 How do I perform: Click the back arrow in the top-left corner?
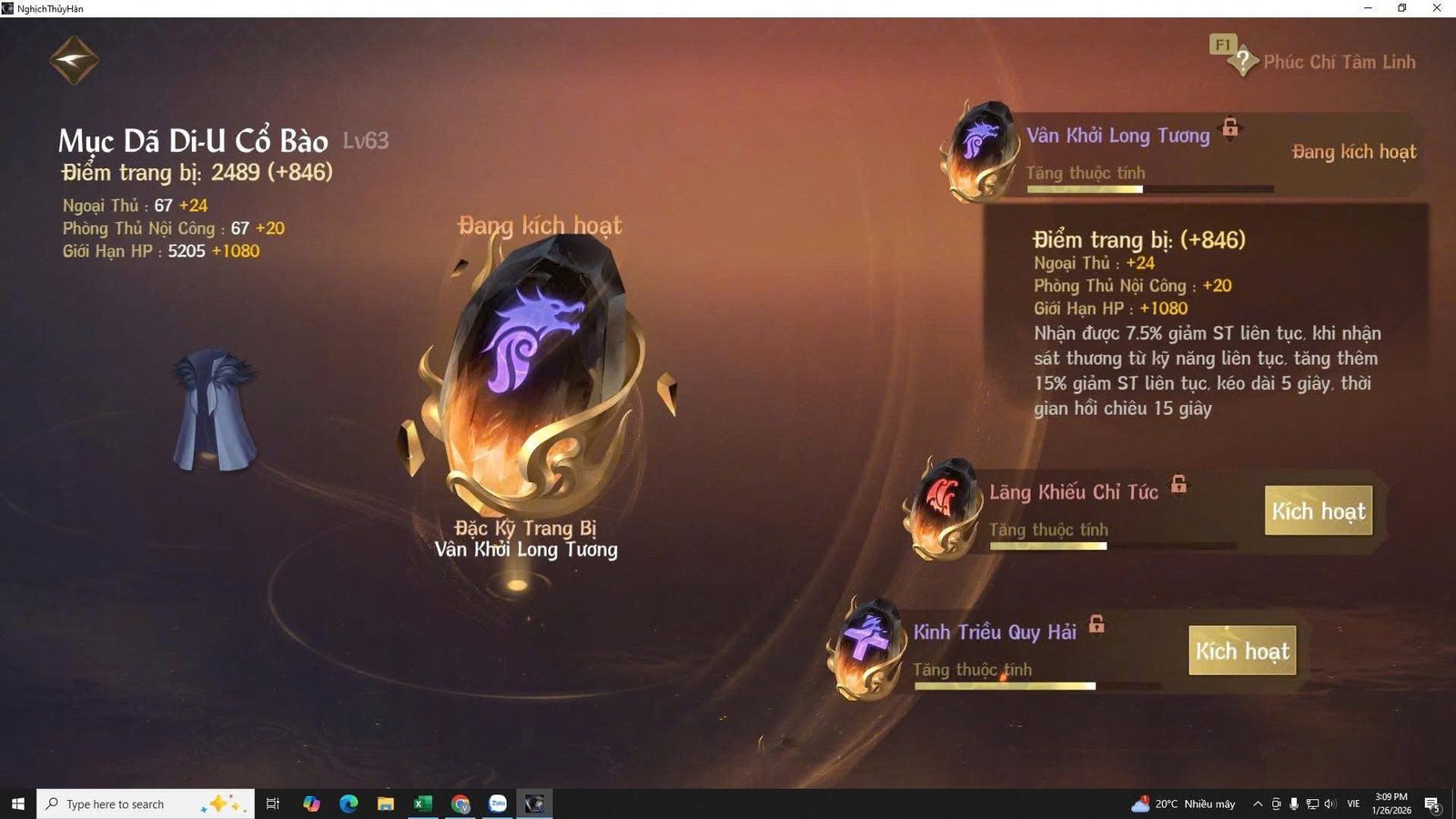tap(73, 58)
